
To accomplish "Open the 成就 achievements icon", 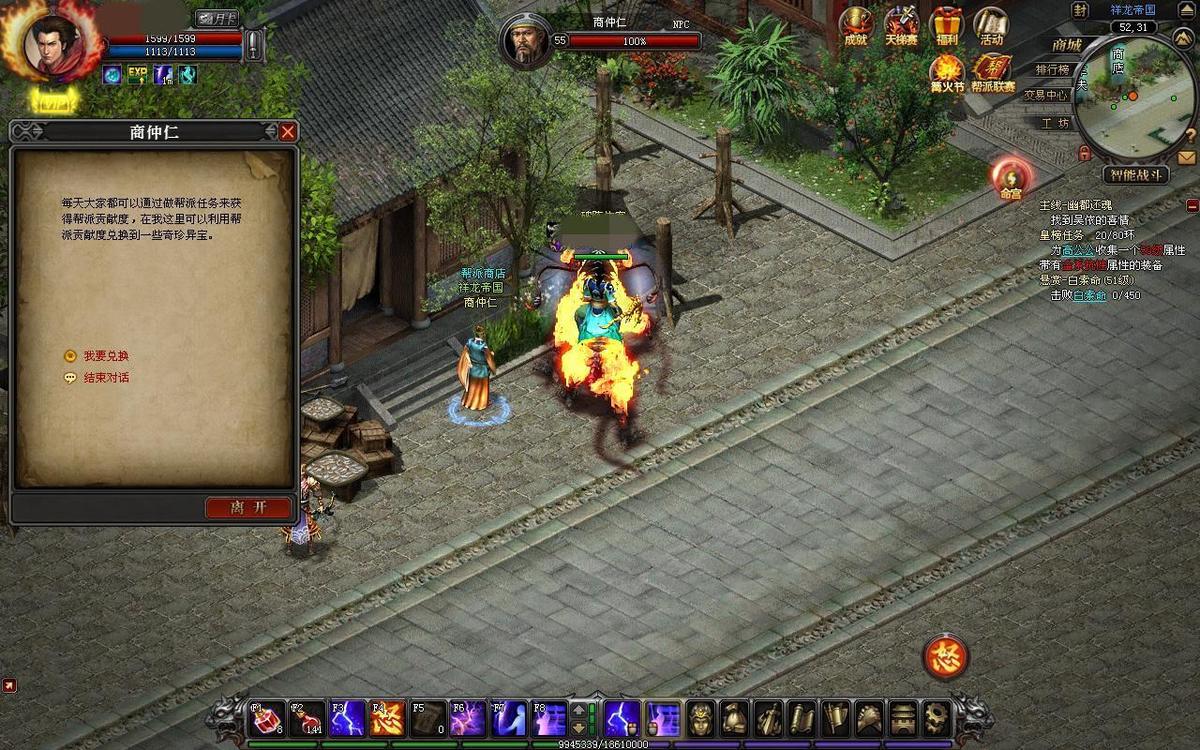I will click(x=856, y=27).
